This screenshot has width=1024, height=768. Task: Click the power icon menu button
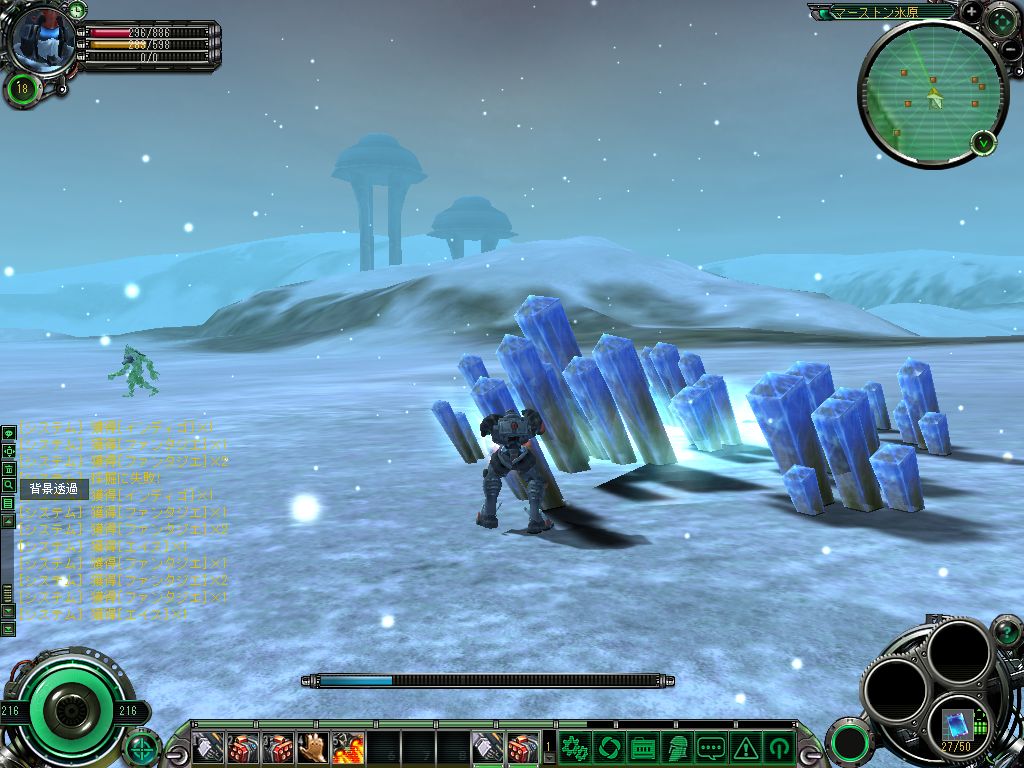[x=779, y=746]
